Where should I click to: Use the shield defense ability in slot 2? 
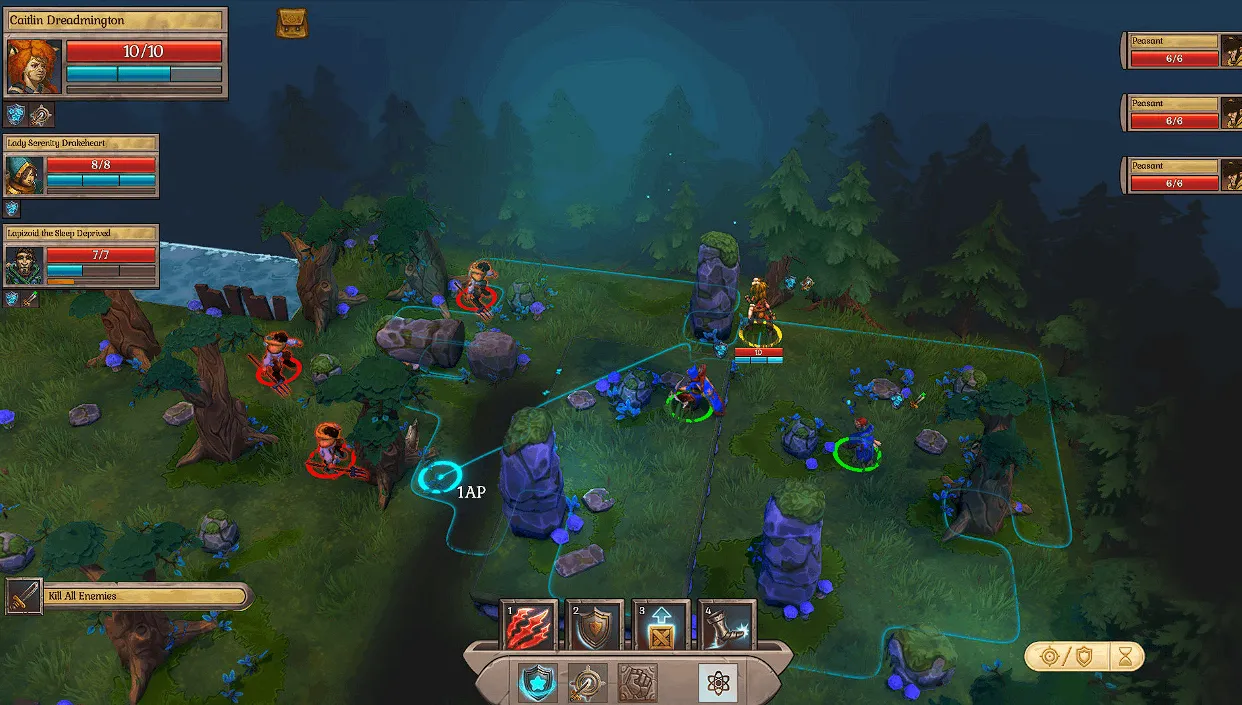click(594, 627)
